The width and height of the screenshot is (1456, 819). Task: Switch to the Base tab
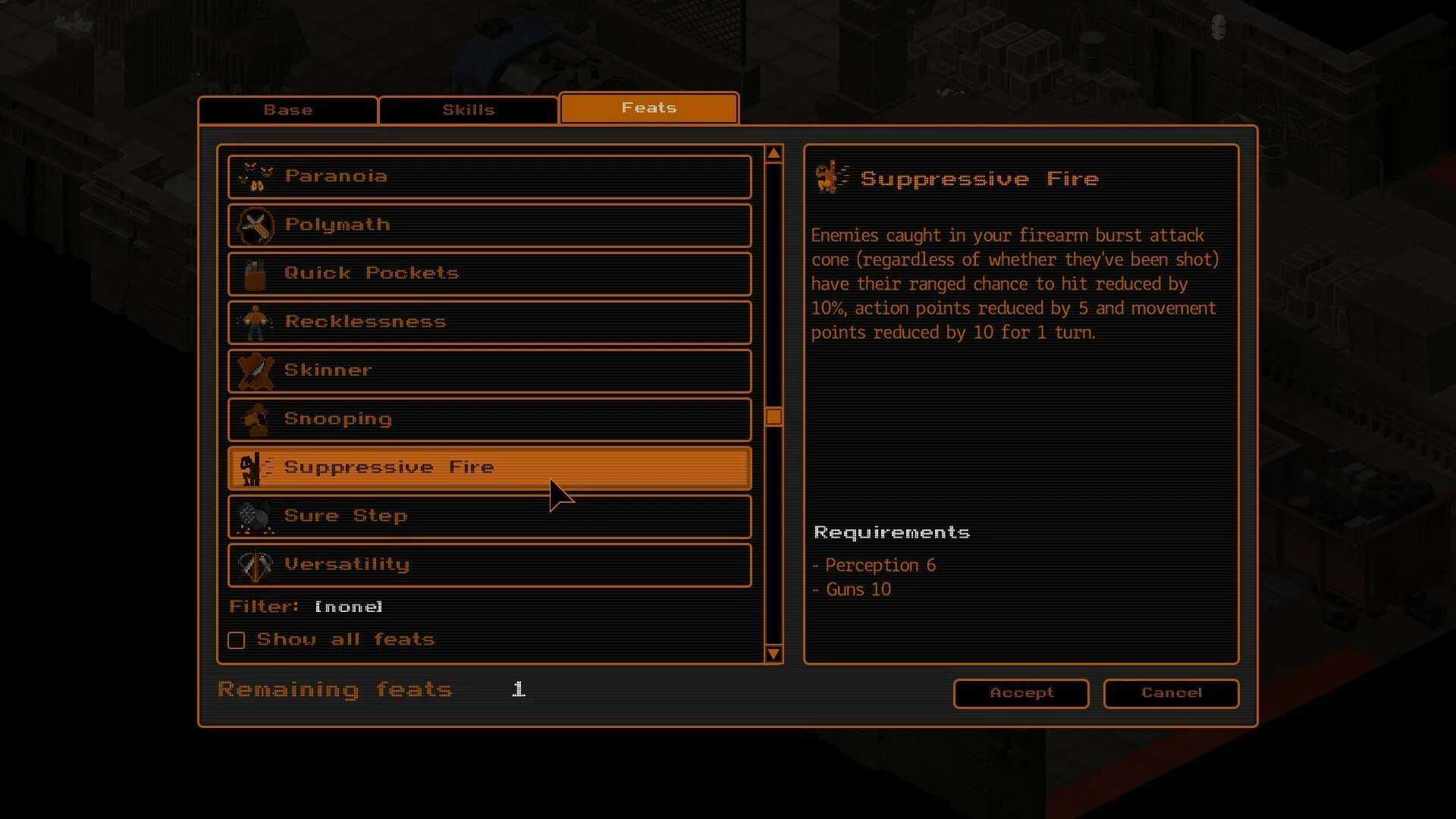[x=288, y=110]
